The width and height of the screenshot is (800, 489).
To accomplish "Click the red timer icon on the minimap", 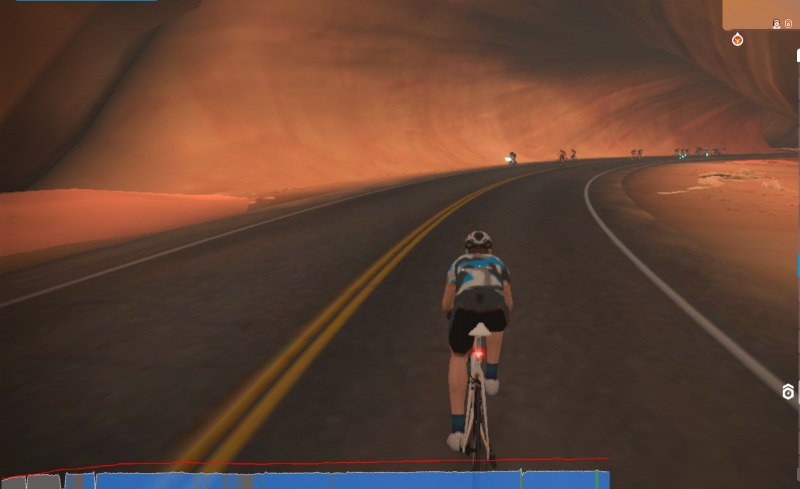I will [788, 23].
